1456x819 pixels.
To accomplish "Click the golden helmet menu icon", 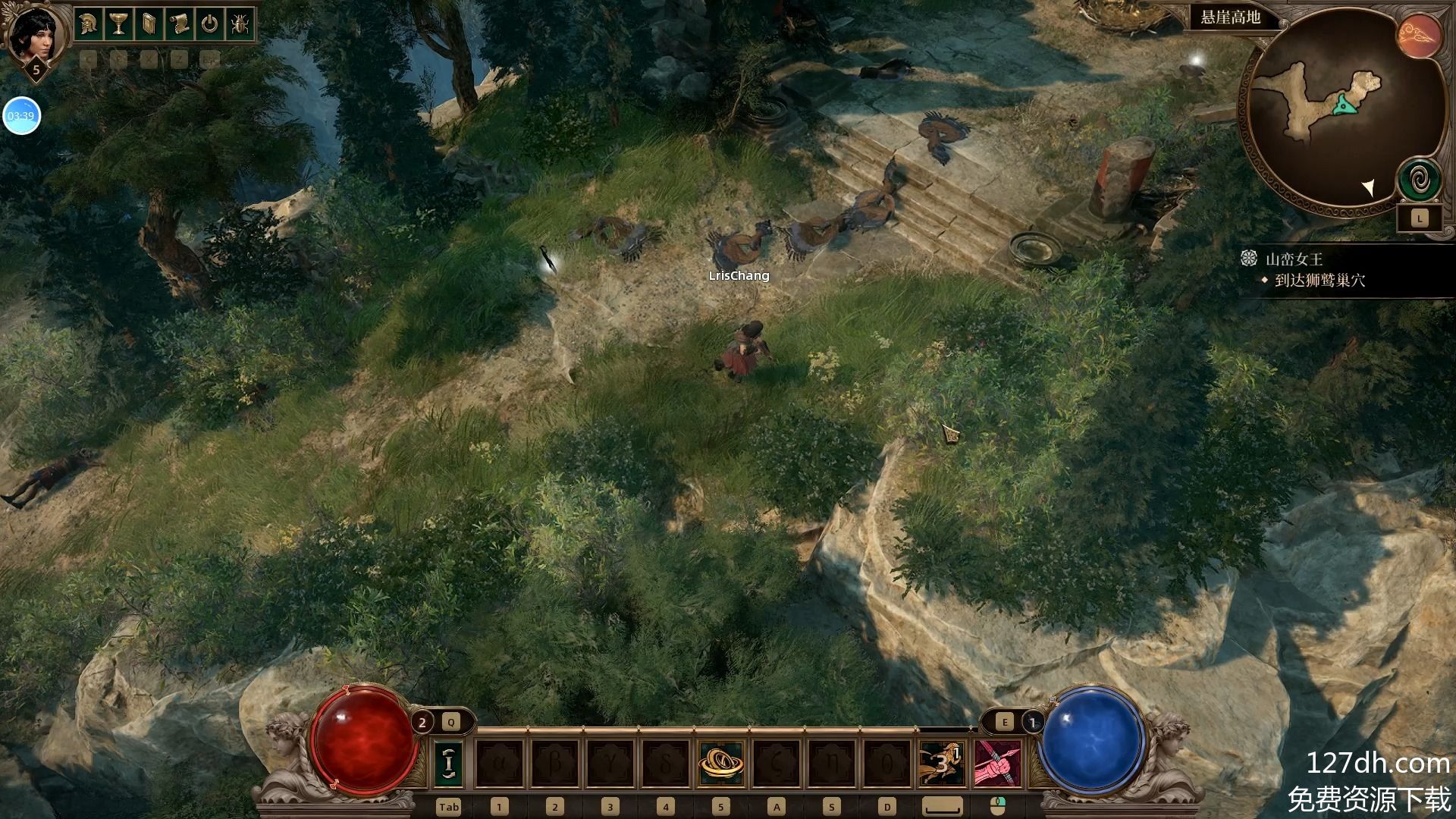I will (x=89, y=25).
